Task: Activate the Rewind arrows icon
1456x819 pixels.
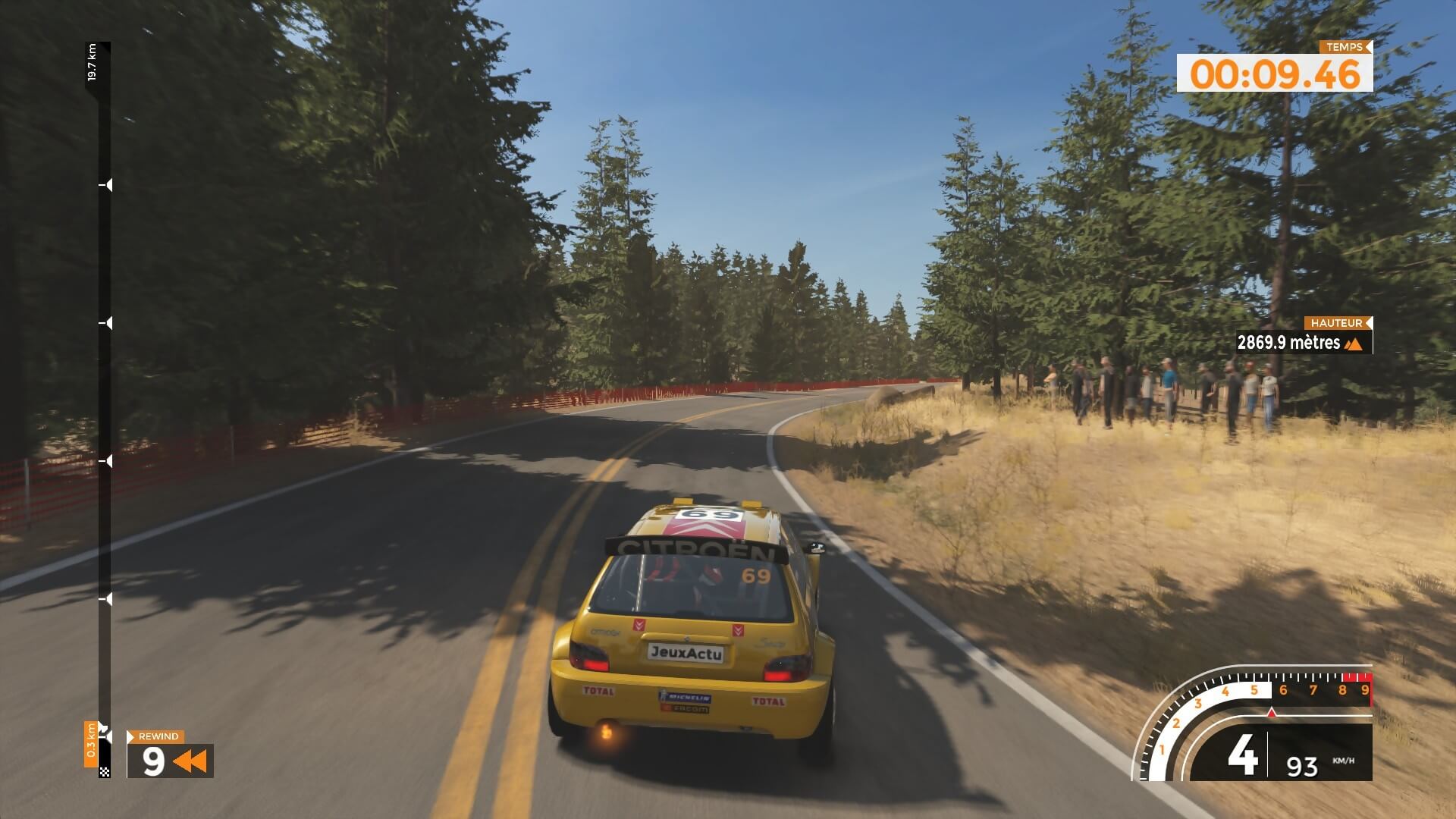Action: click(x=190, y=761)
